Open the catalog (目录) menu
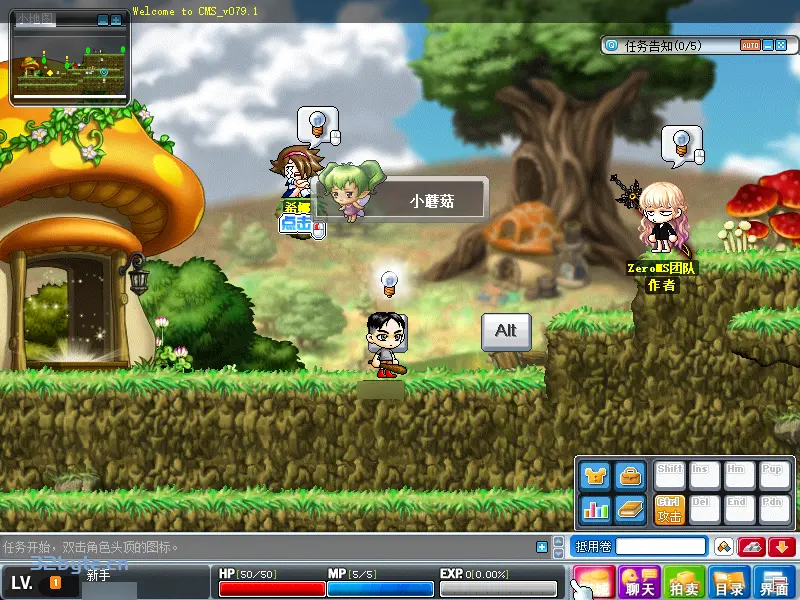 pos(729,581)
